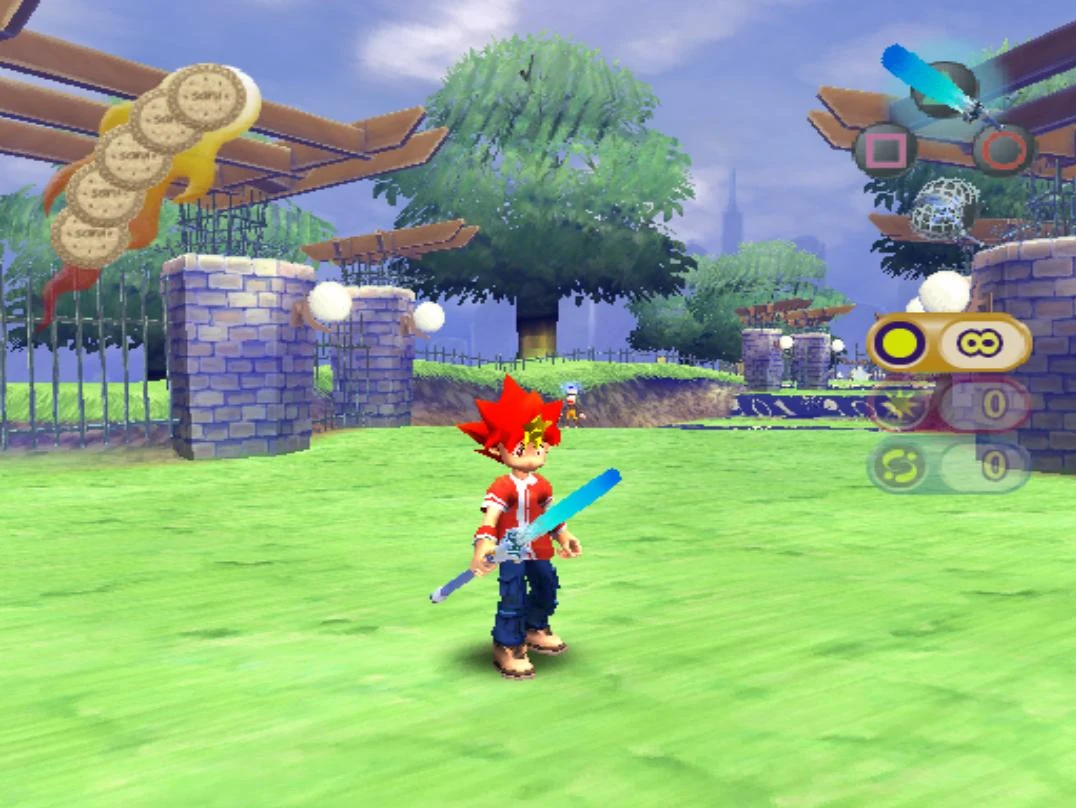Select the Monkey Net gadget icon

943,209
